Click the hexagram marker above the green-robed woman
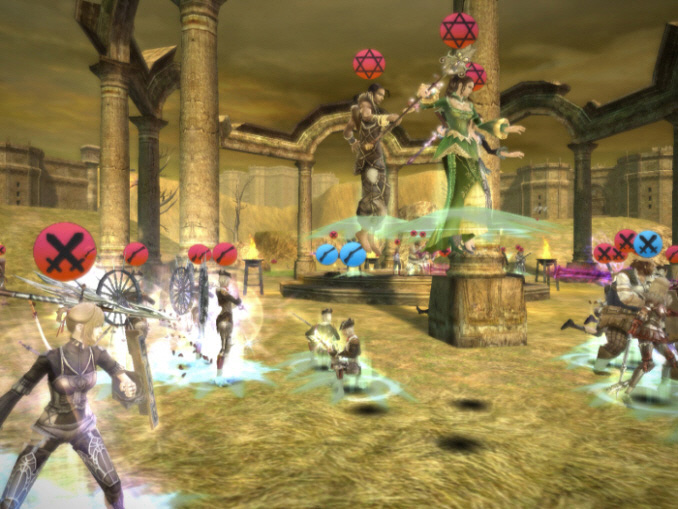This screenshot has height=509, width=678. (x=458, y=29)
